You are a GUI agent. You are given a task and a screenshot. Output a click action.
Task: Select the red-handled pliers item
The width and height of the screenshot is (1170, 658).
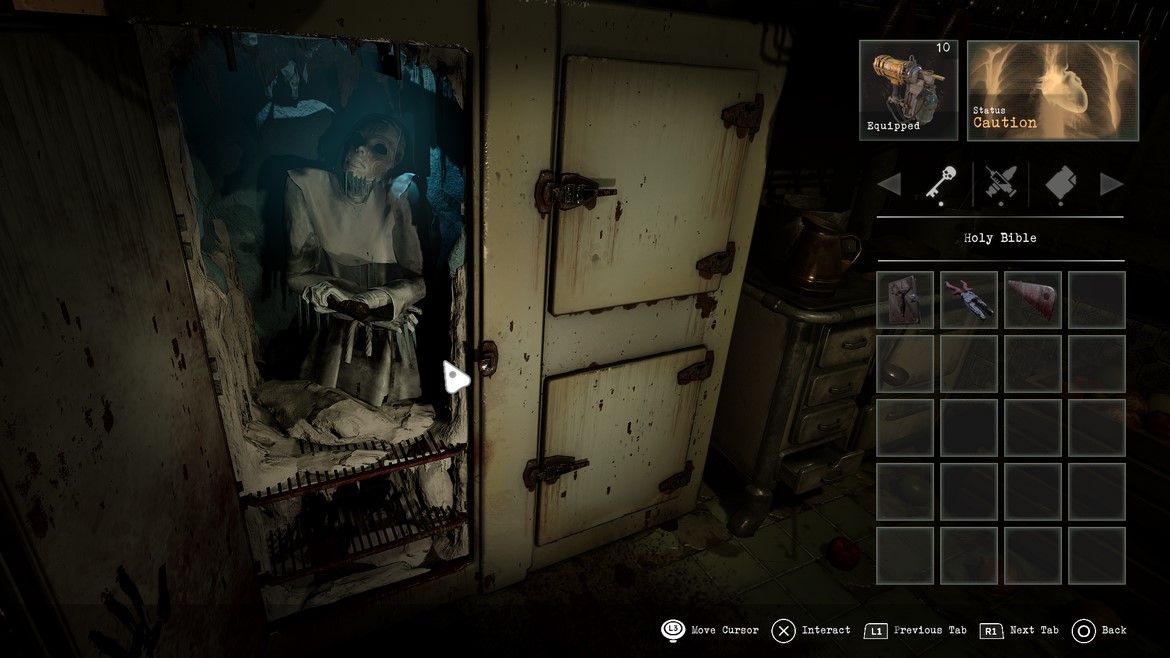pyautogui.click(x=968, y=300)
